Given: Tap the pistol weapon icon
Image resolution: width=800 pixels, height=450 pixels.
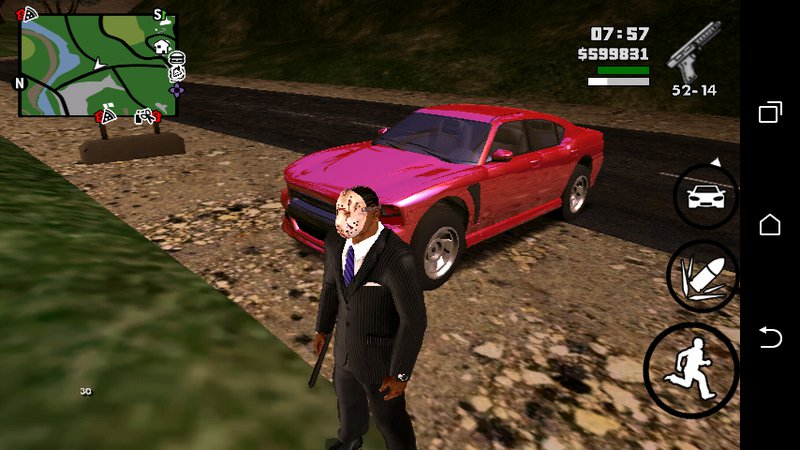Looking at the screenshot, I should point(694,52).
